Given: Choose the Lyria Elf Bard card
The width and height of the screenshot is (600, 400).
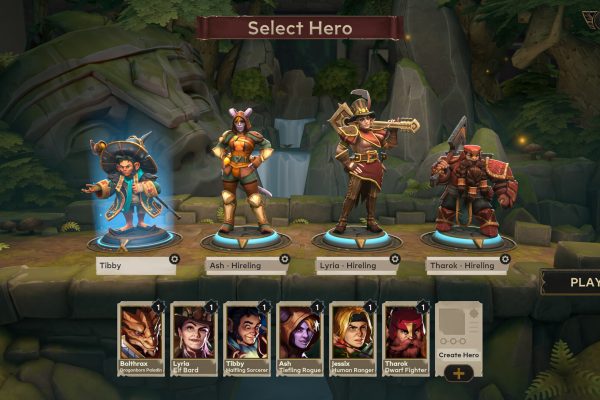Looking at the screenshot, I should (193, 339).
